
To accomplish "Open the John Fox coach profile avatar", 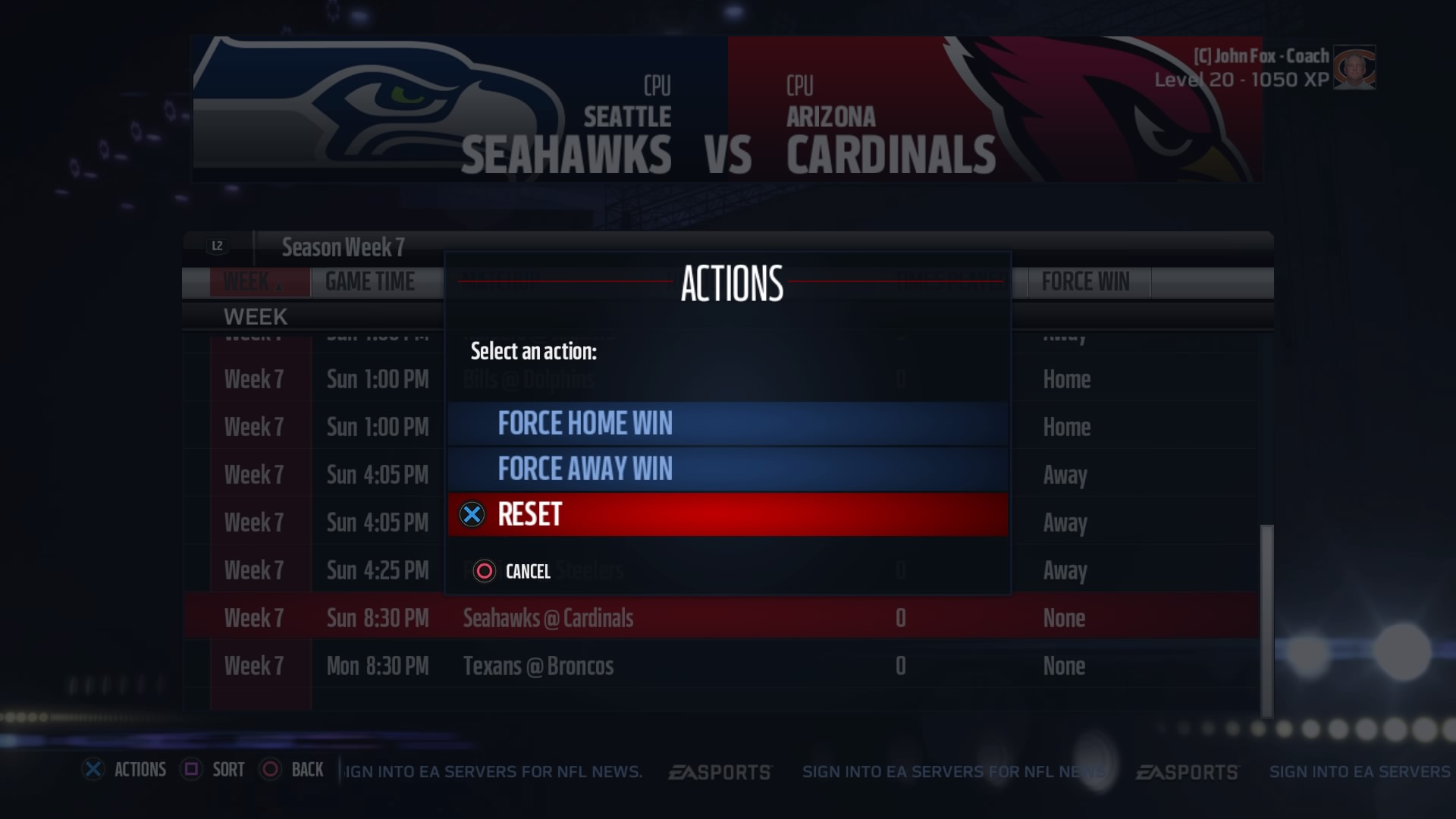I will (1354, 68).
